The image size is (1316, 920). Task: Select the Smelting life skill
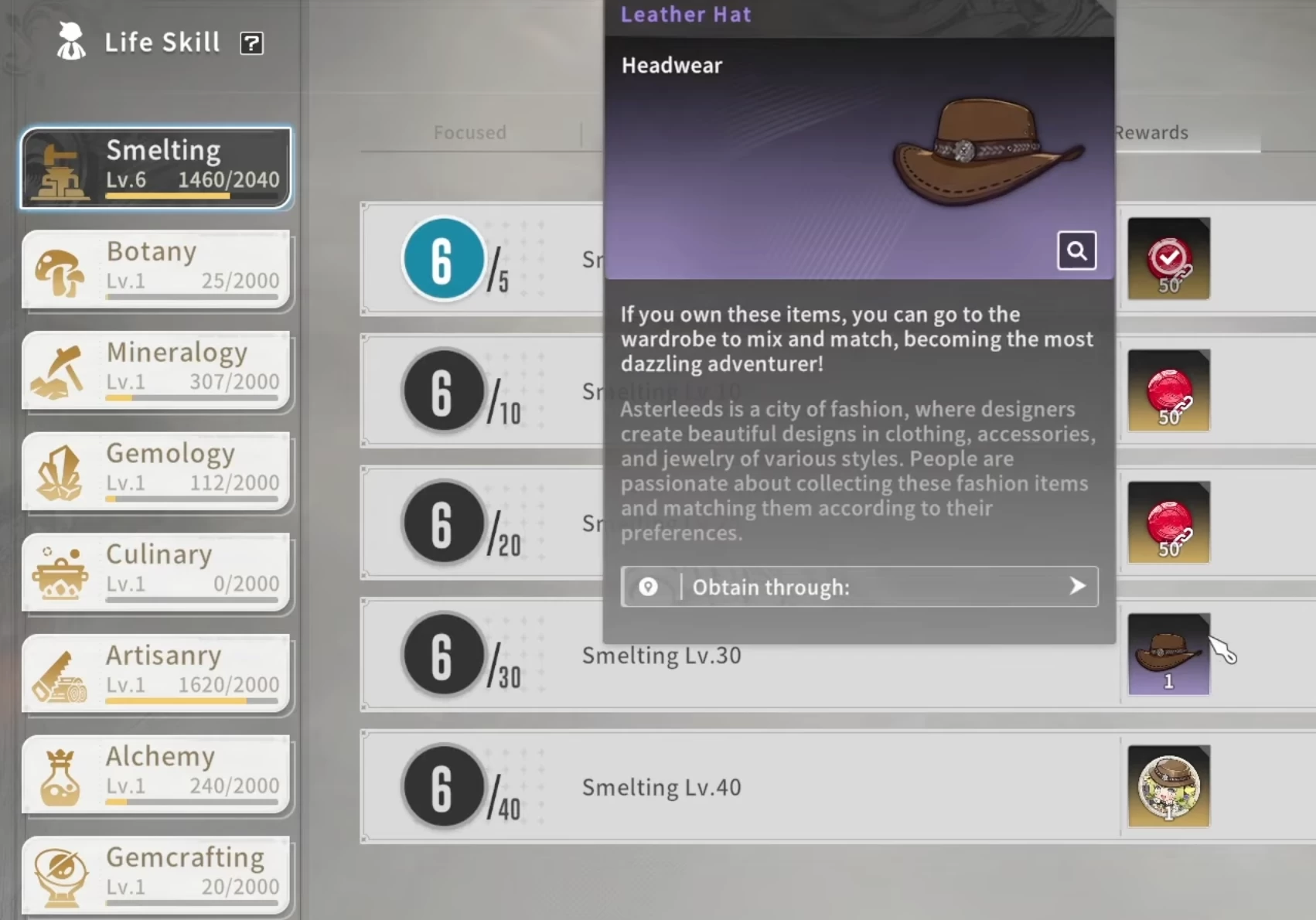tap(156, 168)
